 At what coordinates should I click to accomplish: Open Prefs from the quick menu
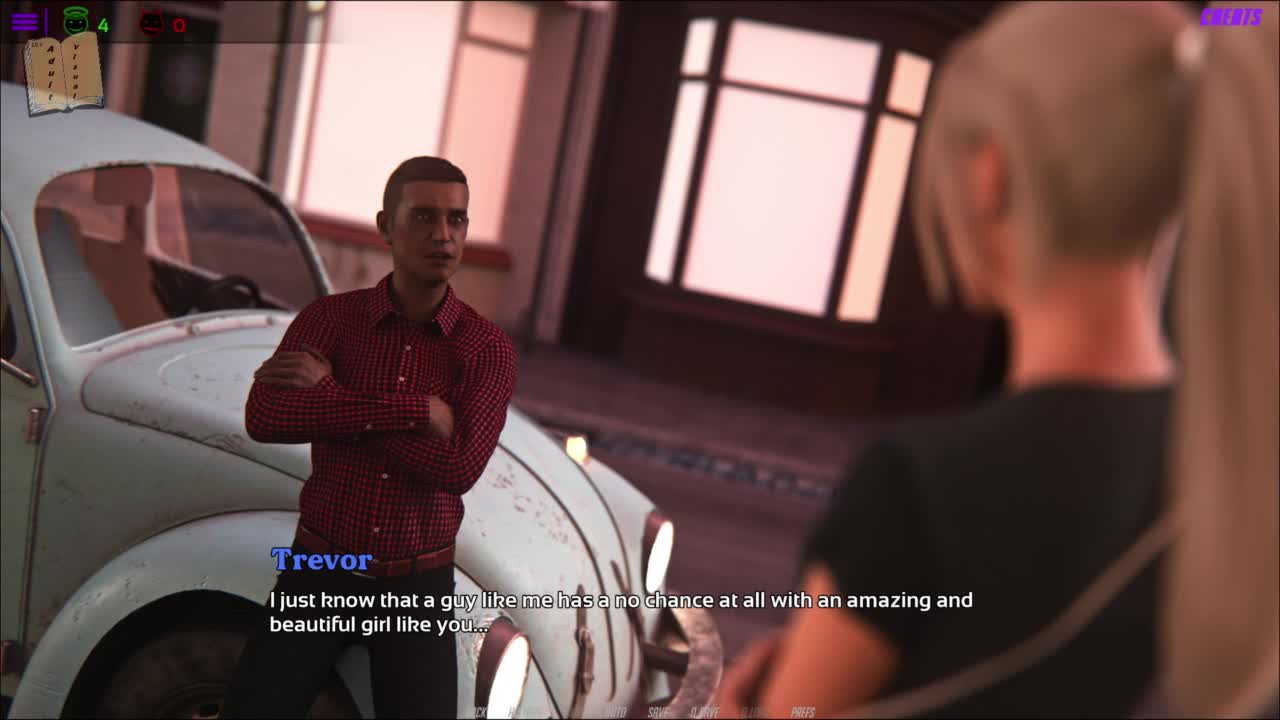(803, 712)
